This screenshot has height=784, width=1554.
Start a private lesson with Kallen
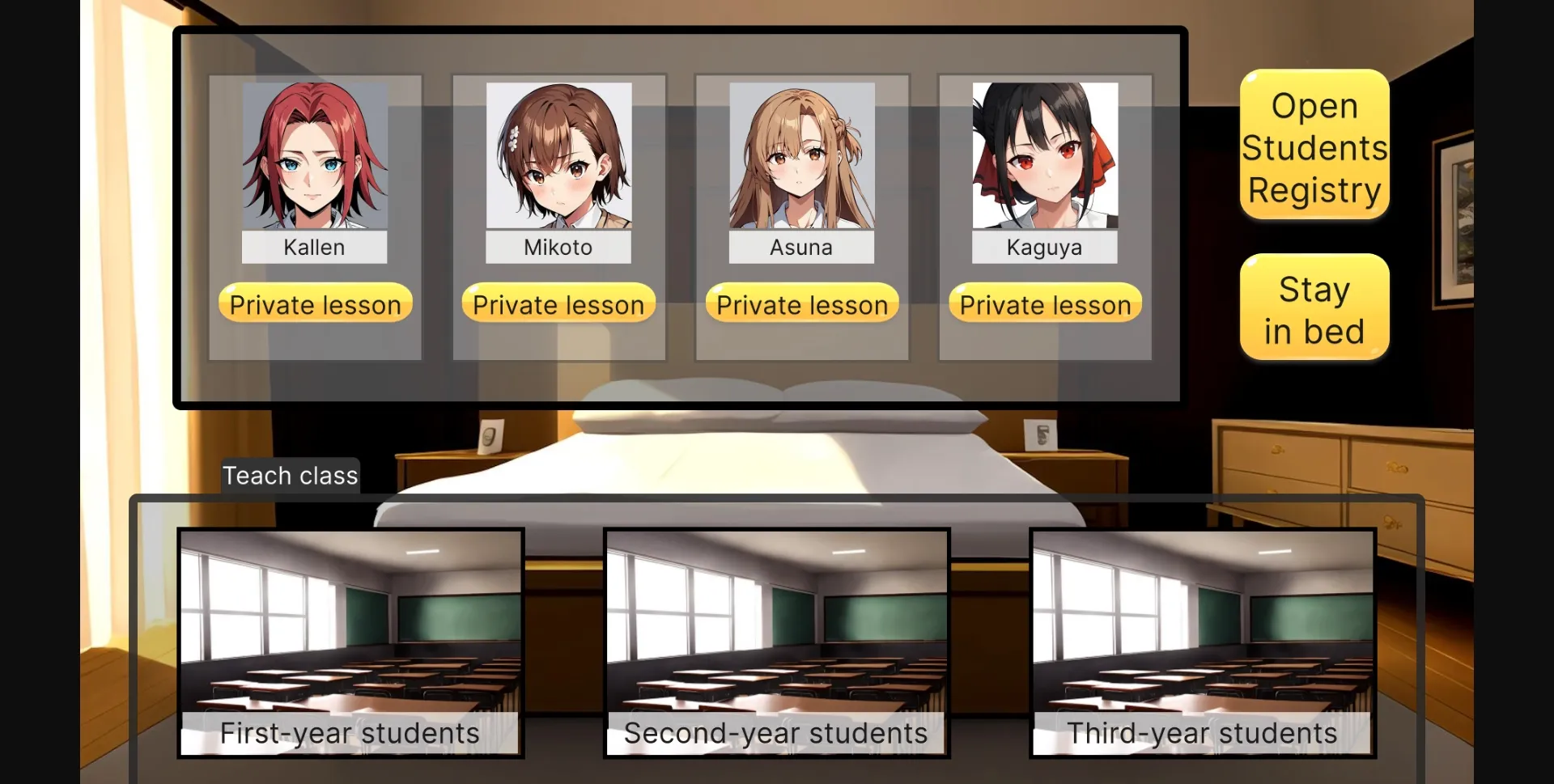tap(315, 303)
